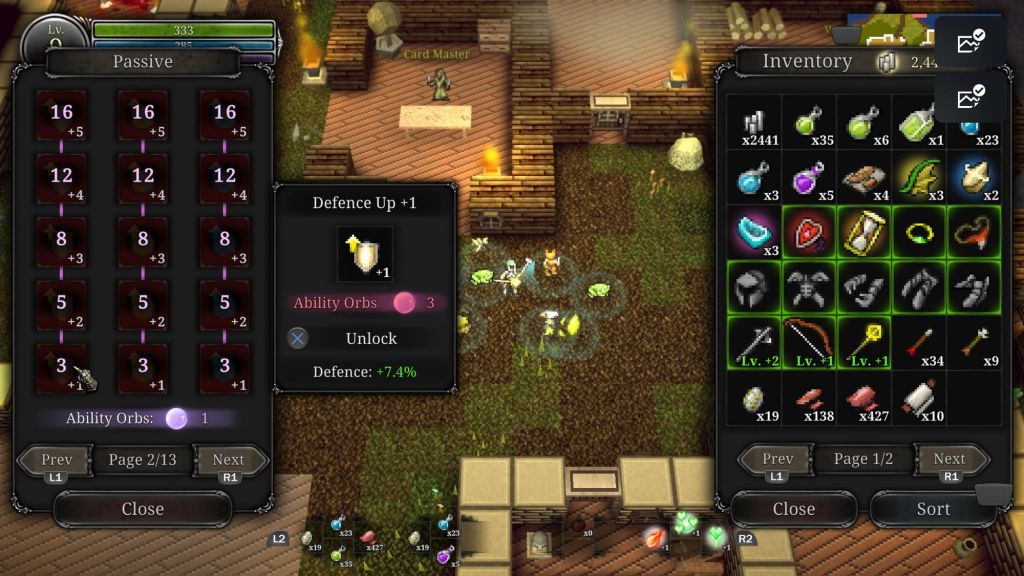This screenshot has width=1024, height=576.
Task: Sort the inventory items
Action: click(x=932, y=509)
